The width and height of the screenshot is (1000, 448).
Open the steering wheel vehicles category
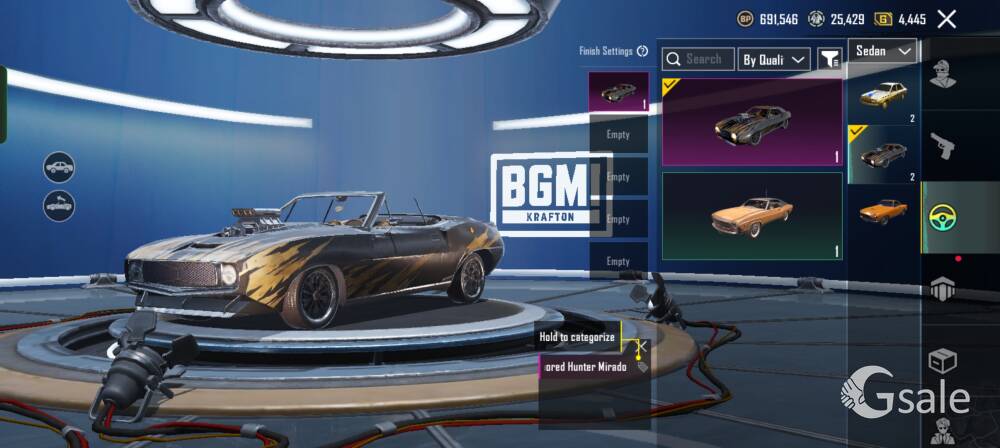click(942, 217)
